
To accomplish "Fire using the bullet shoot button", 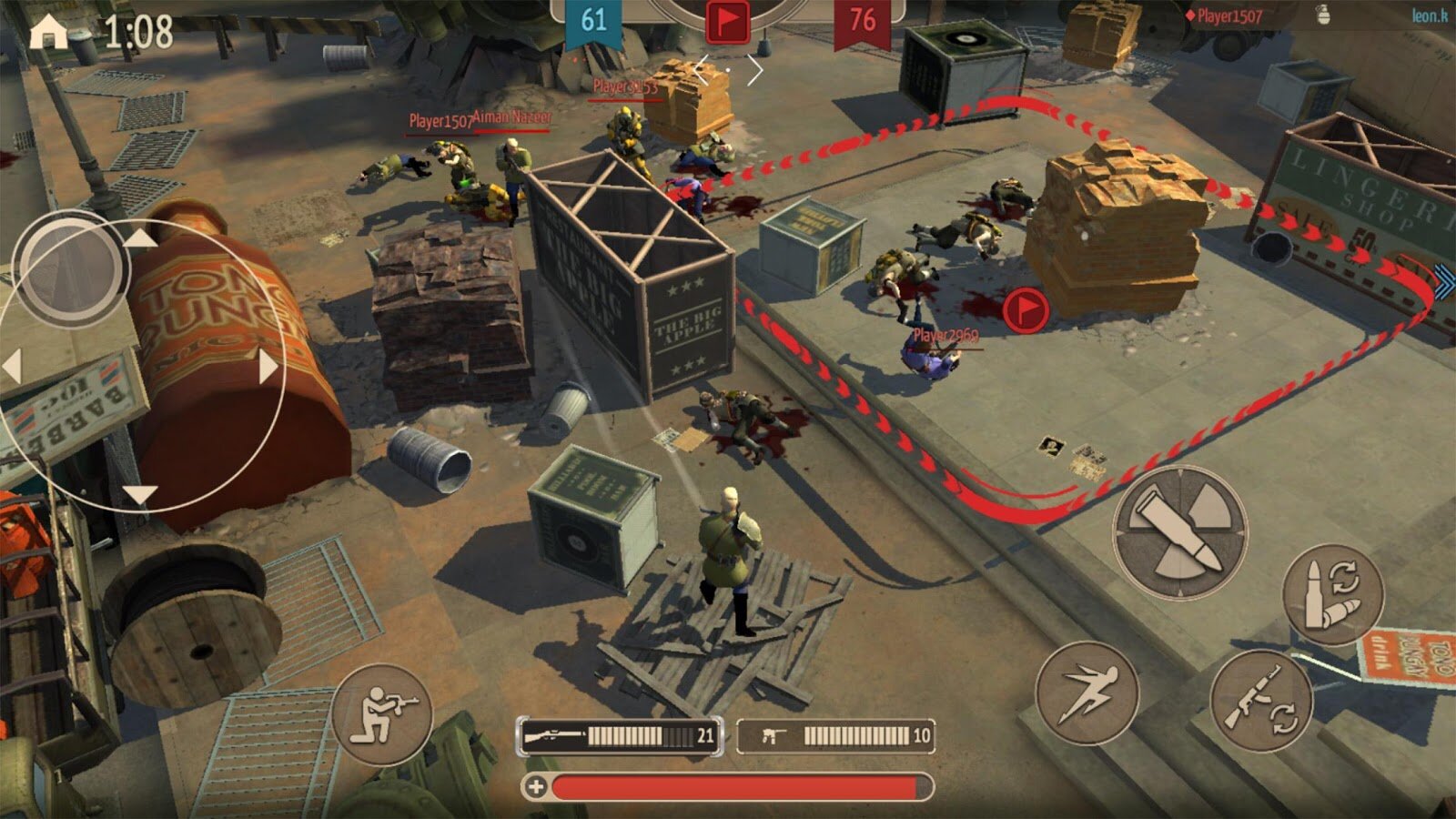I will click(x=1179, y=532).
